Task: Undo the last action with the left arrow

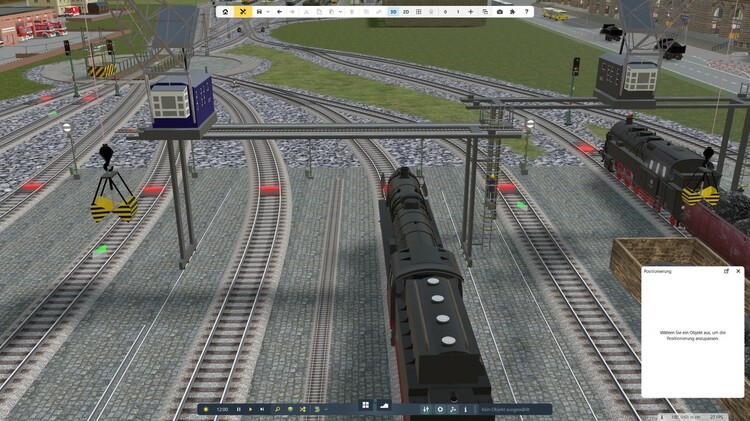Action: pyautogui.click(x=279, y=12)
